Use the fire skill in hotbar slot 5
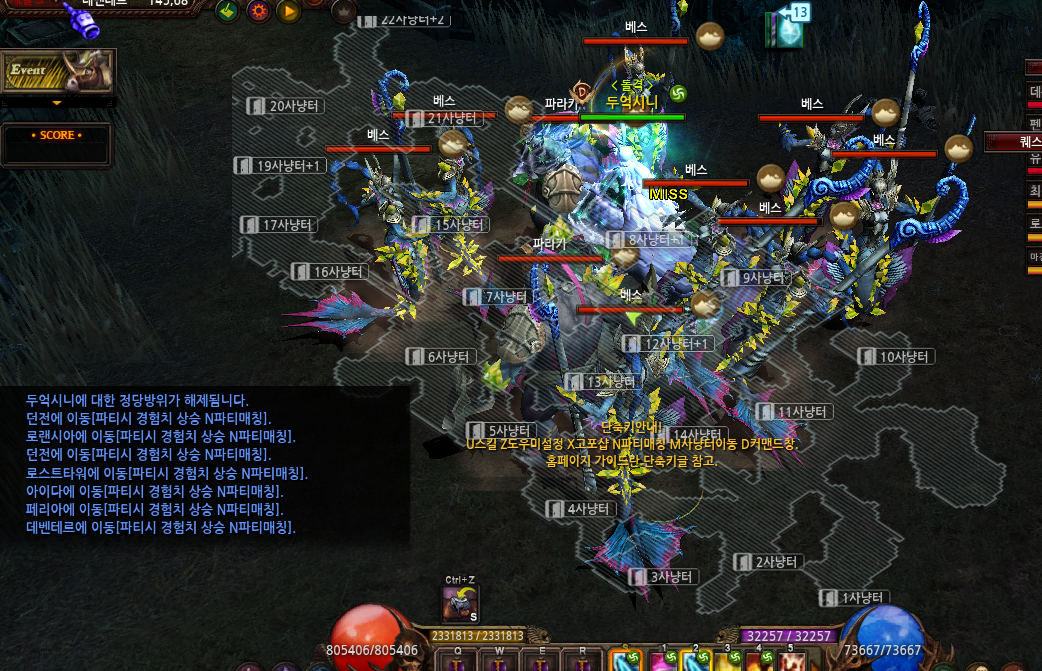This screenshot has width=1042, height=671. [793, 662]
